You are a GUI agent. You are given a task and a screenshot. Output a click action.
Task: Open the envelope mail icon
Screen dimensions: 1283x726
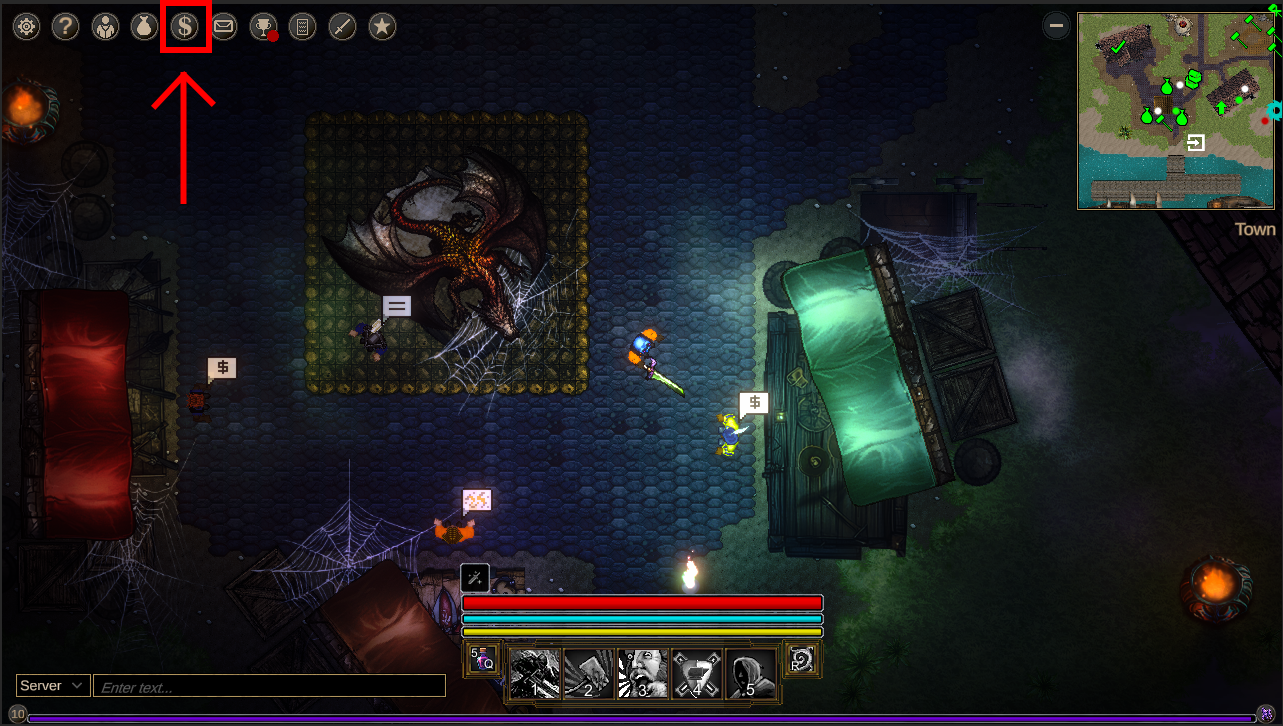(223, 27)
